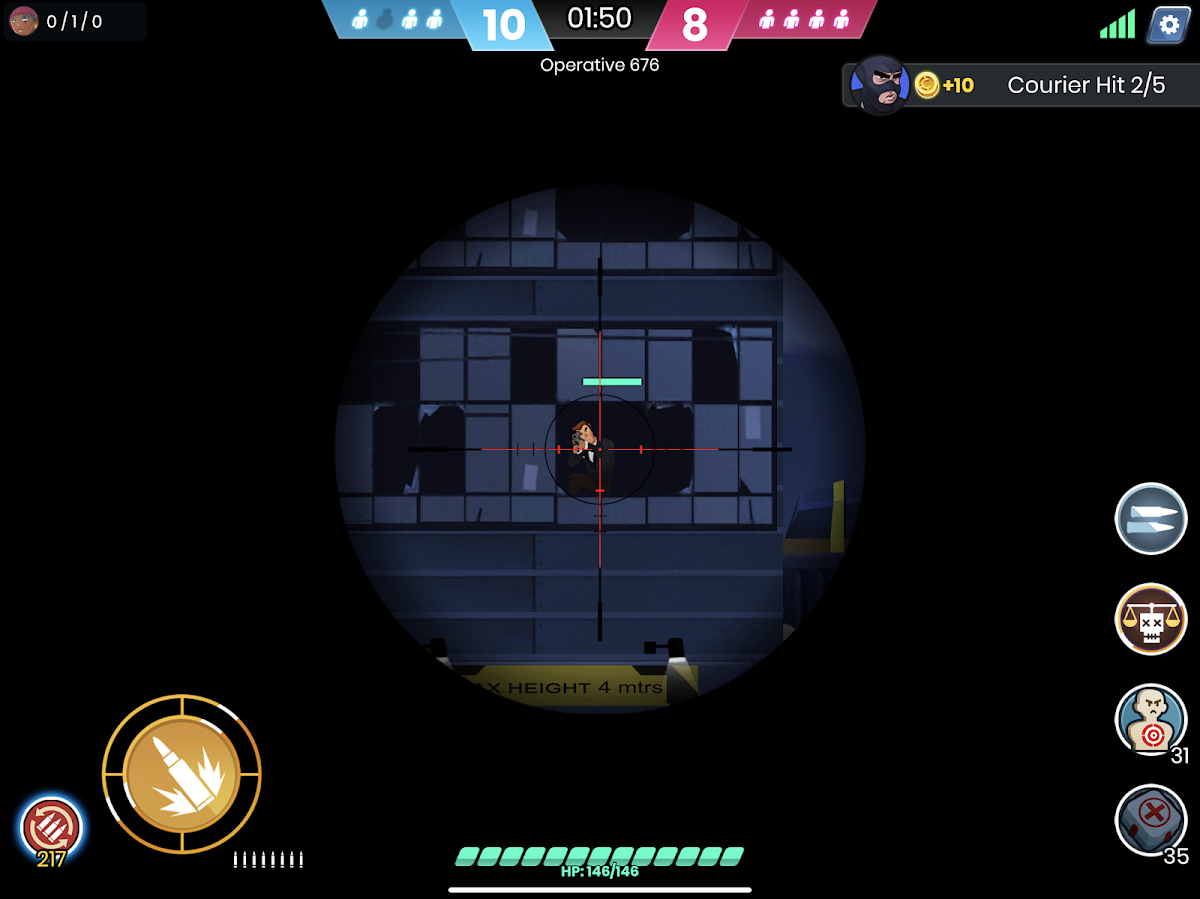Viewport: 1200px width, 899px height.
Task: Open the Courier Hit mission tracker
Action: (x=1020, y=85)
